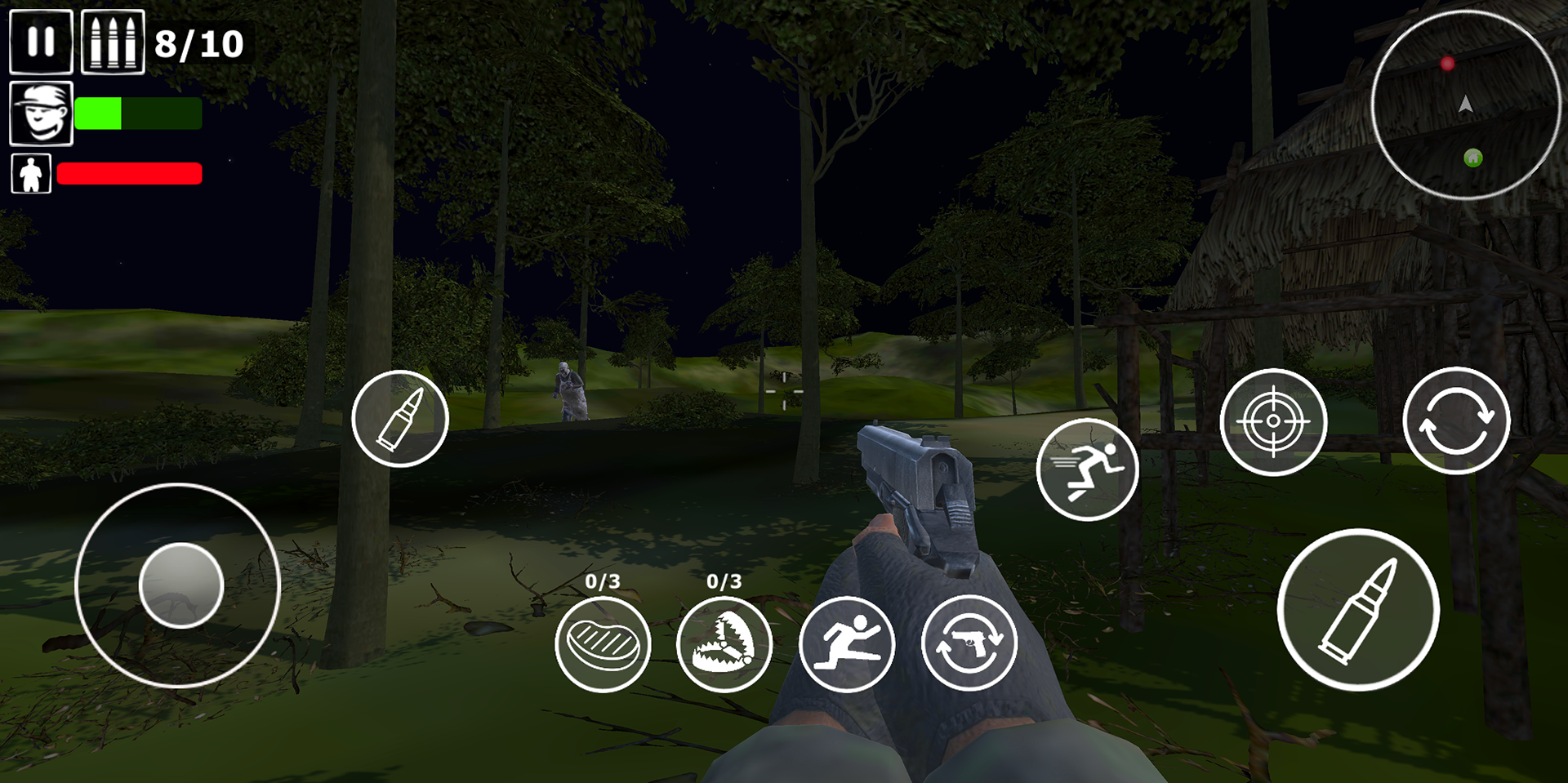1568x783 pixels.
Task: Tap the red stamina bar
Action: [129, 173]
